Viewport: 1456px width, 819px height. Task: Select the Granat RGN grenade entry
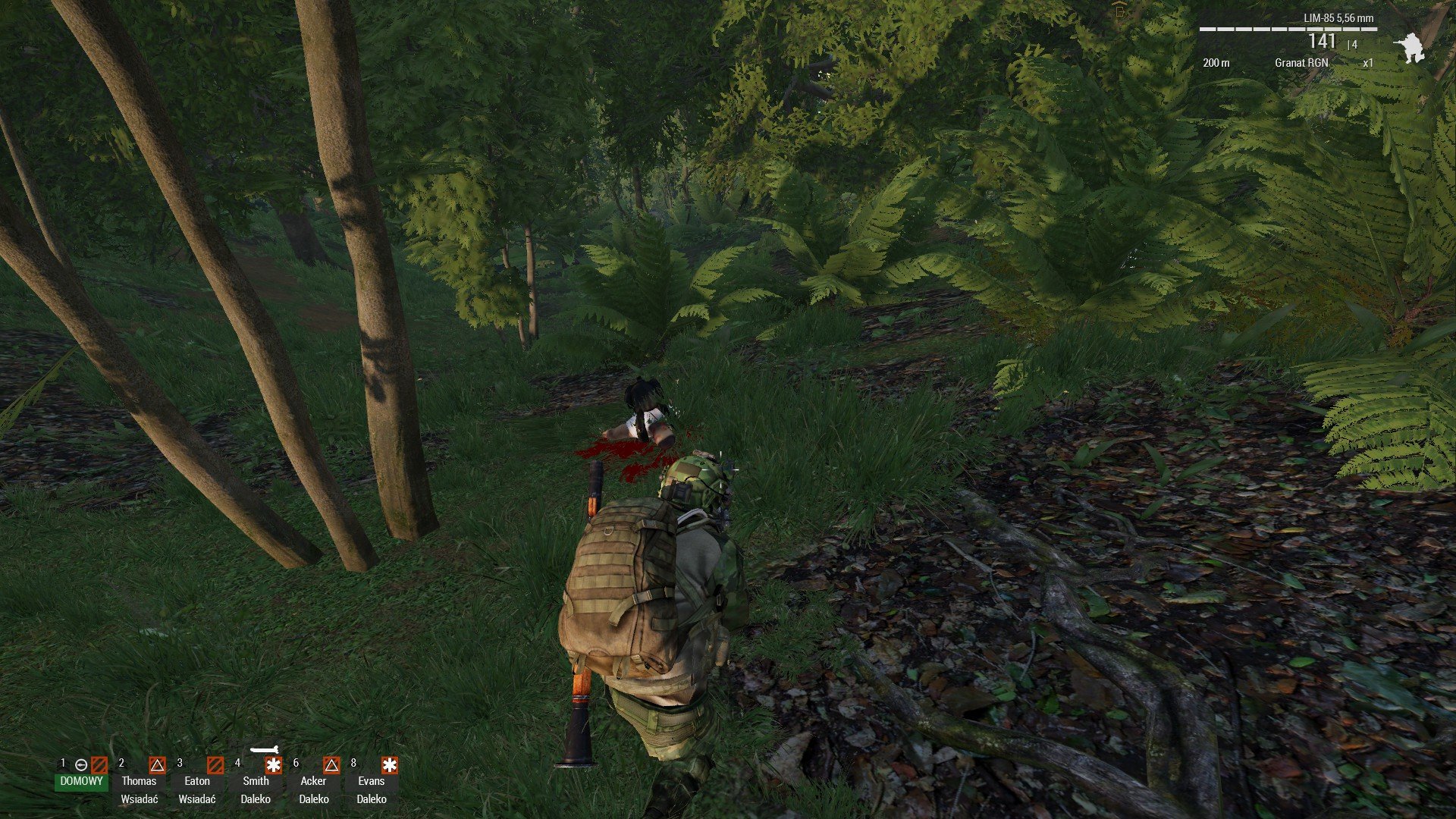tap(1301, 63)
